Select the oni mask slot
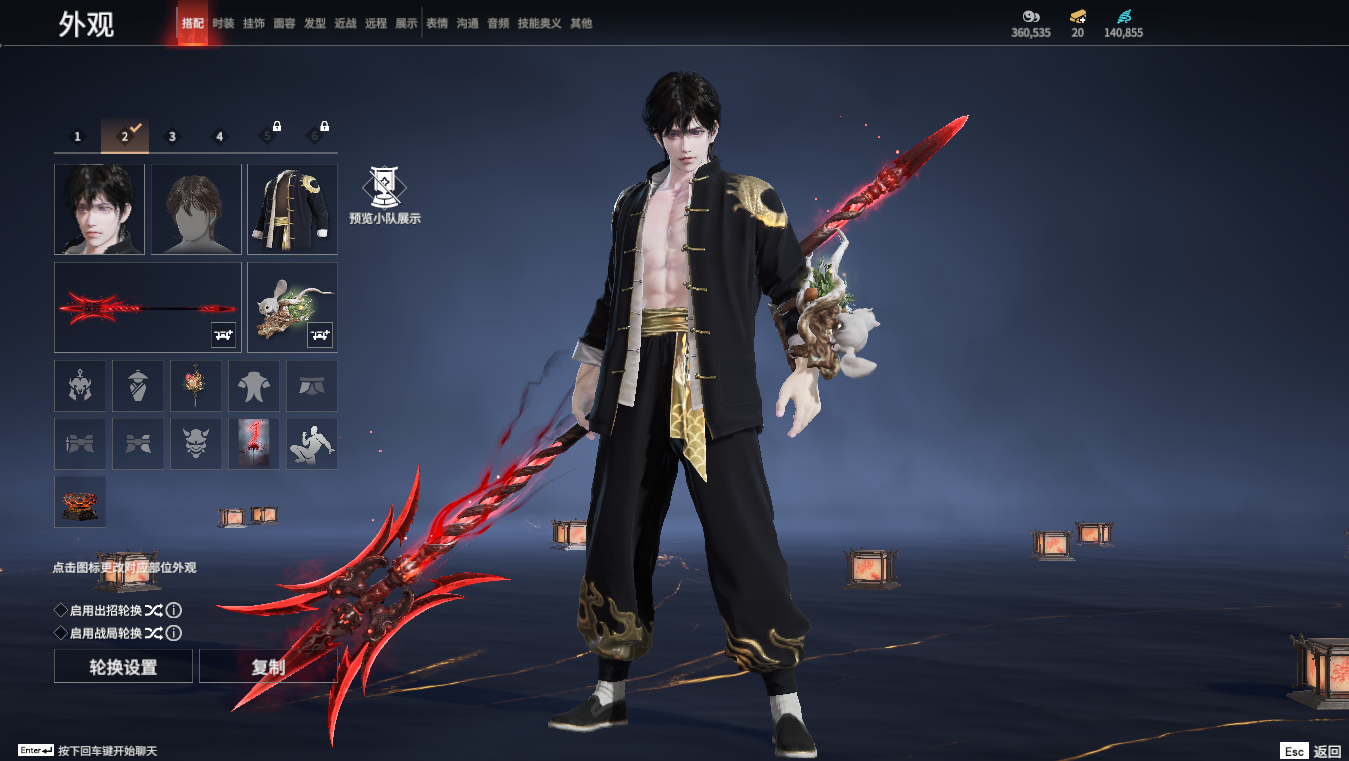1349x761 pixels. tap(196, 444)
